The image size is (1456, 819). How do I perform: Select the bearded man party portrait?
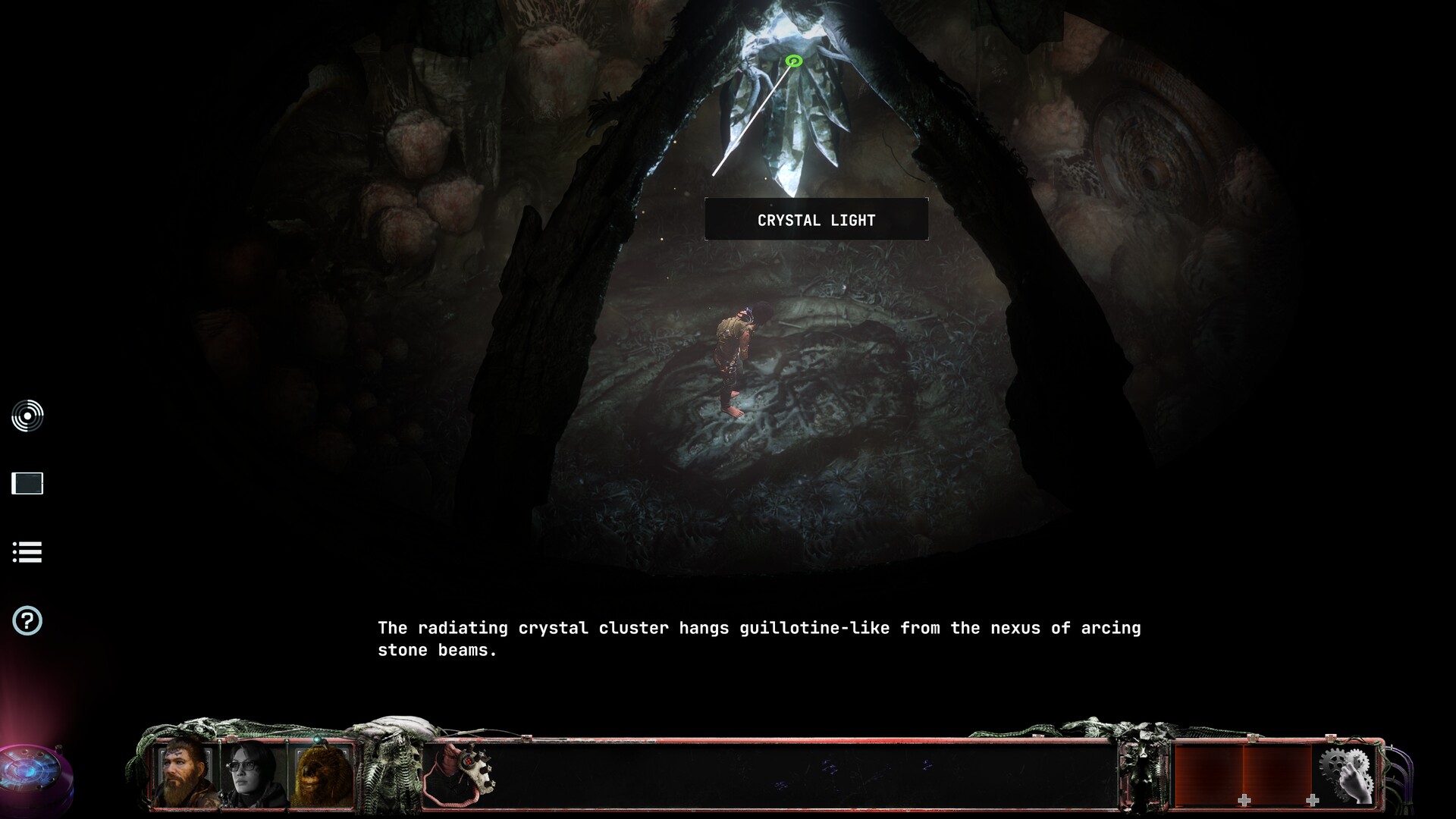point(187,772)
